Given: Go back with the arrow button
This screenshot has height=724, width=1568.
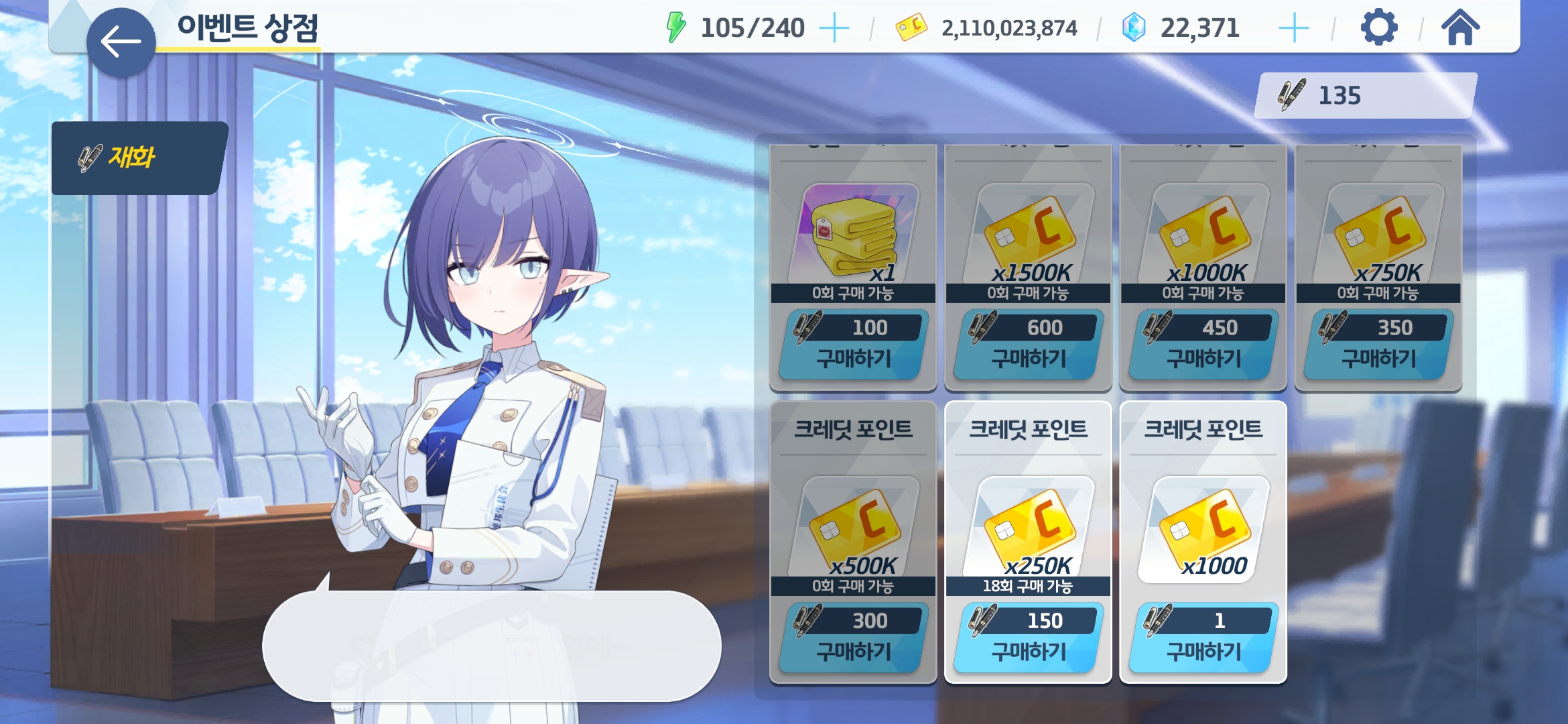Looking at the screenshot, I should 121,42.
